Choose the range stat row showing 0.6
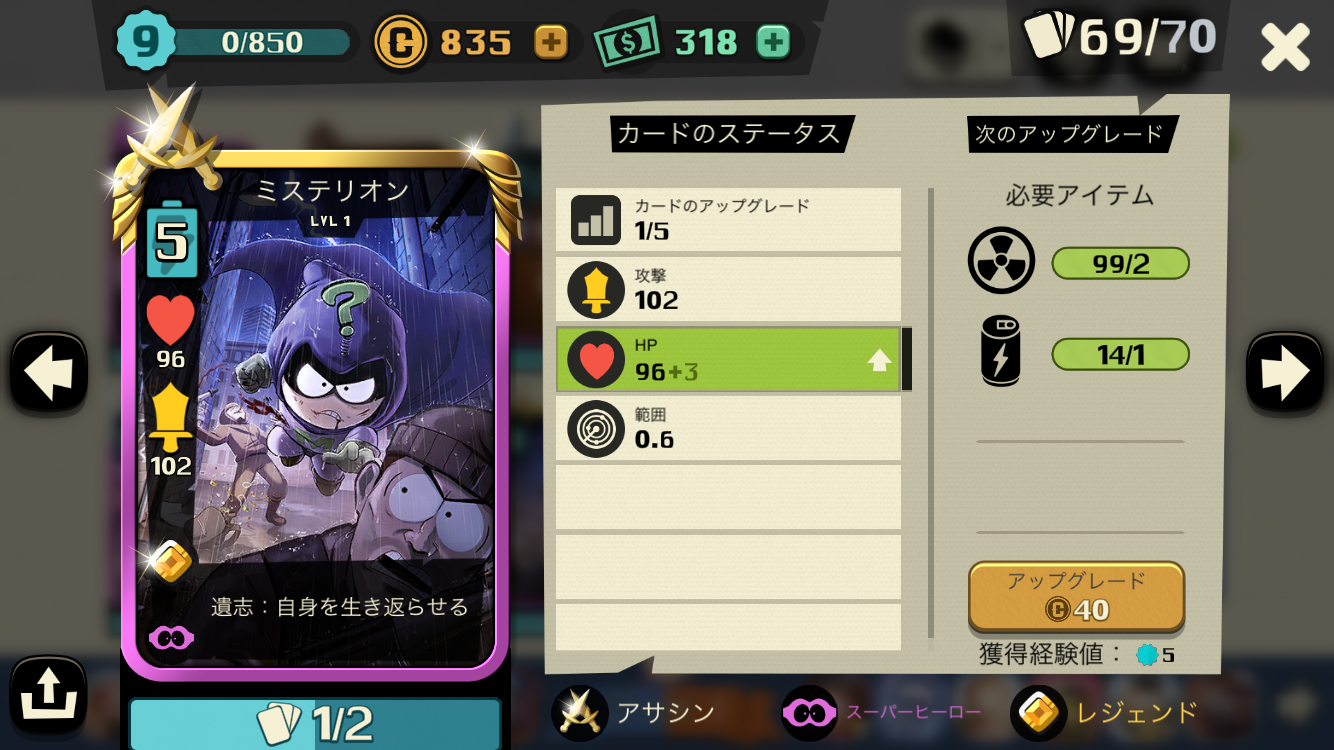This screenshot has width=1334, height=750. [728, 428]
